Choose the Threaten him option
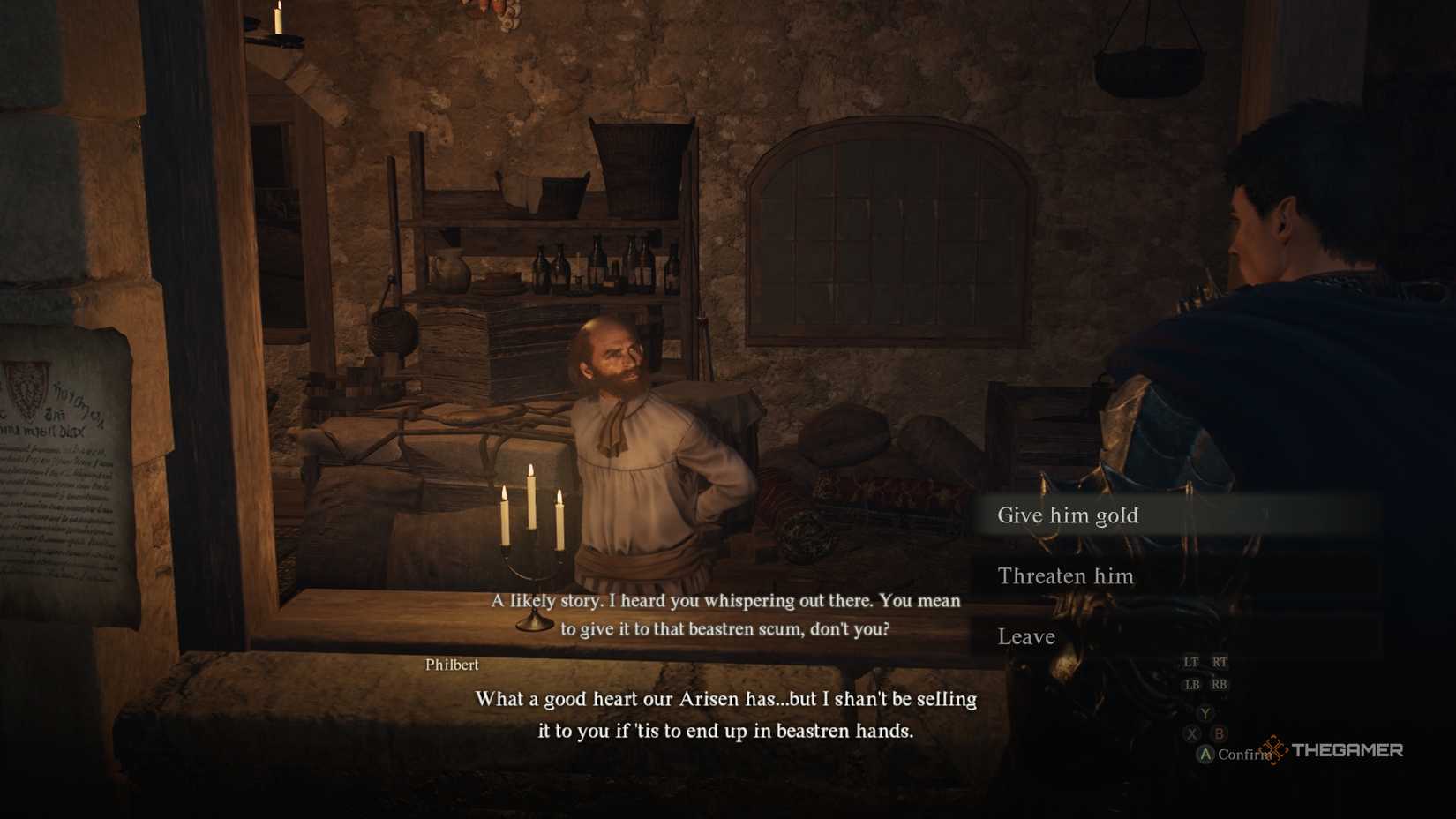 coord(1065,575)
